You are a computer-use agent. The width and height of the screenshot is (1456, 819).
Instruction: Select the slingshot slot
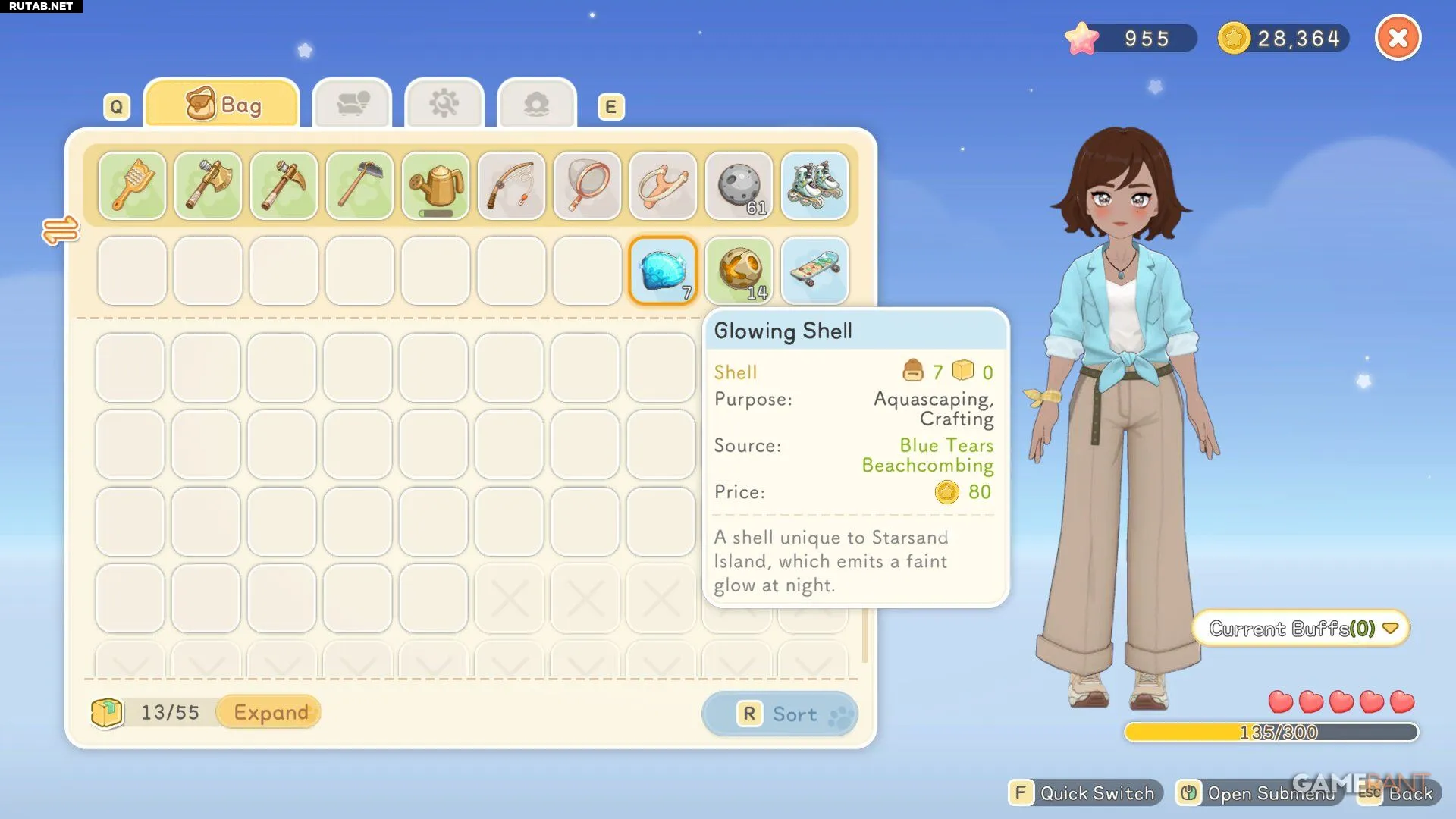663,186
